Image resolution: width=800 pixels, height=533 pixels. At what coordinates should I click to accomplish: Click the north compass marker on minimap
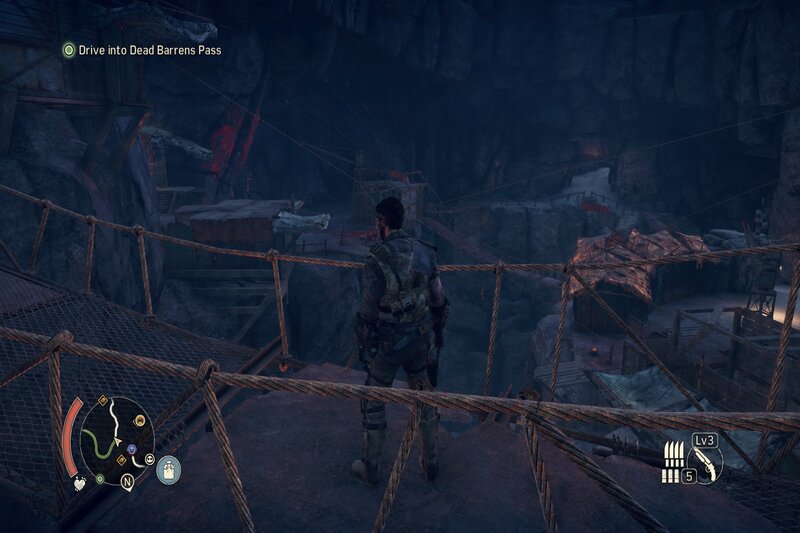[128, 479]
